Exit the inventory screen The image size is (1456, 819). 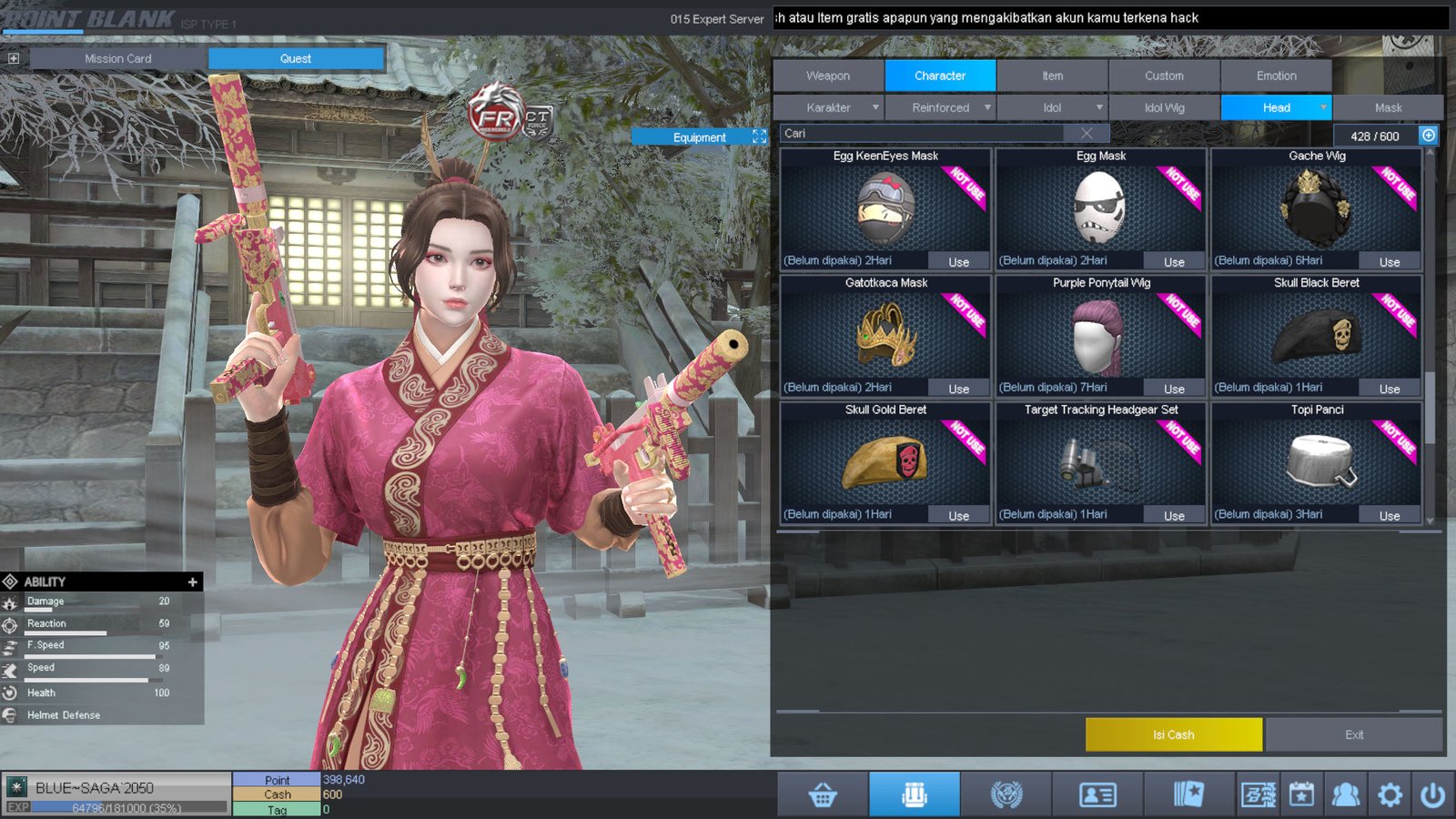tap(1354, 734)
